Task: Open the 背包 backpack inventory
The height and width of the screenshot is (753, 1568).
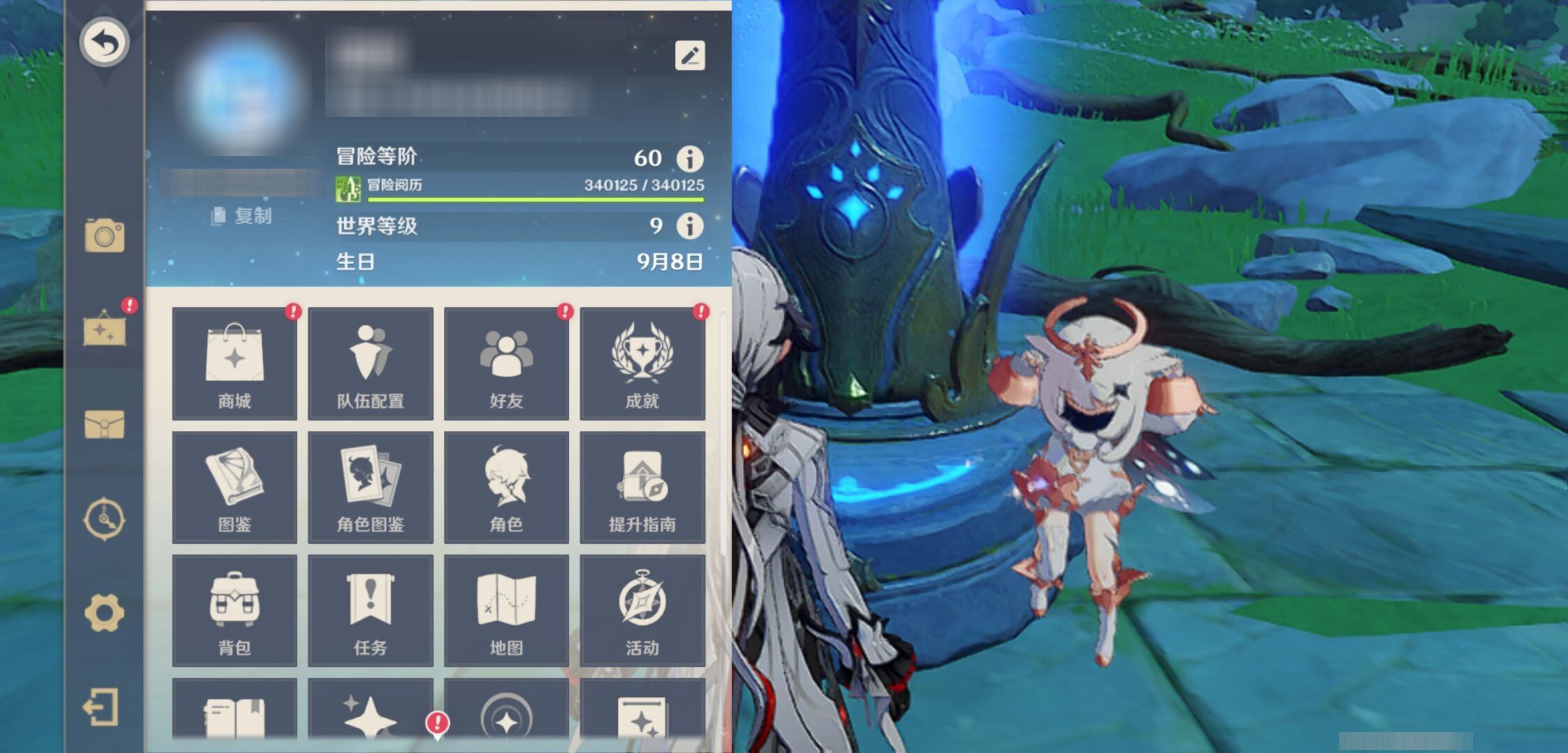Action: 234,611
